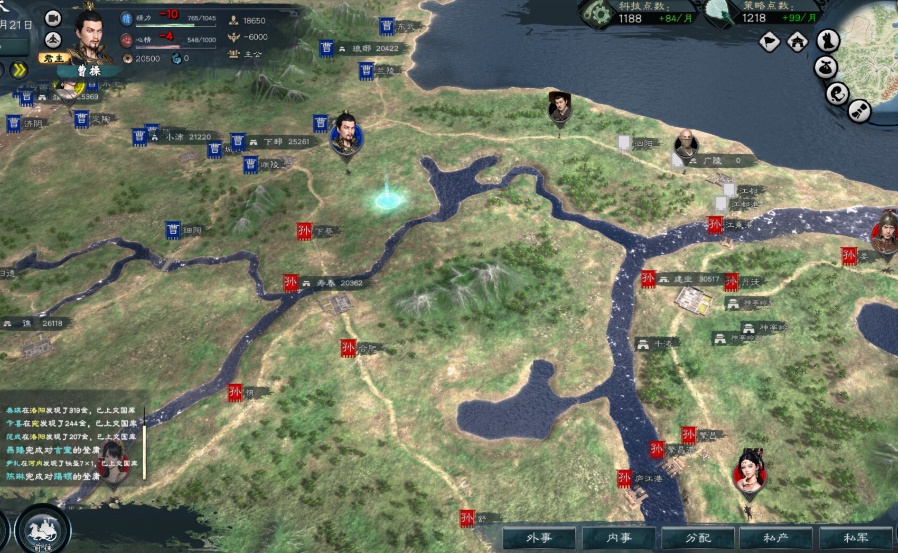Viewport: 898px width, 553px height.
Task: Open the 策略点数 feather fan icon
Action: click(717, 11)
